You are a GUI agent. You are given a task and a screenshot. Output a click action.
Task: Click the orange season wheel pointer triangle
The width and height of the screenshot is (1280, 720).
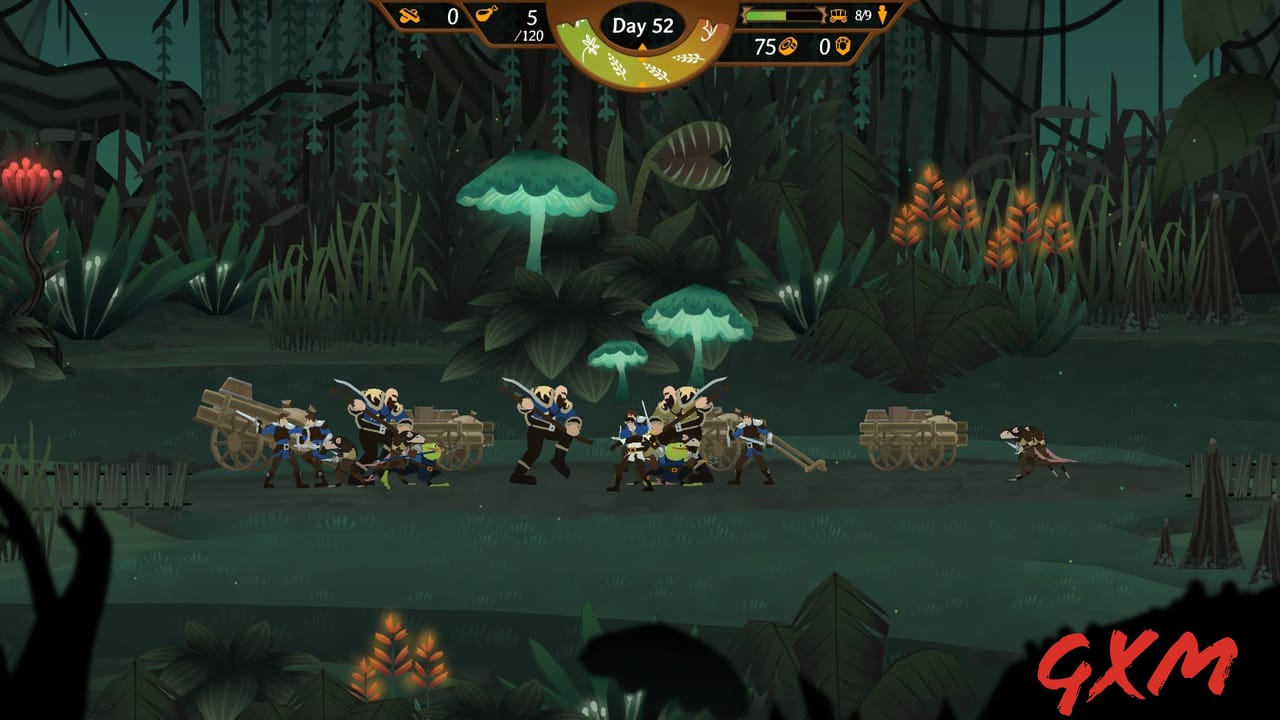(642, 47)
